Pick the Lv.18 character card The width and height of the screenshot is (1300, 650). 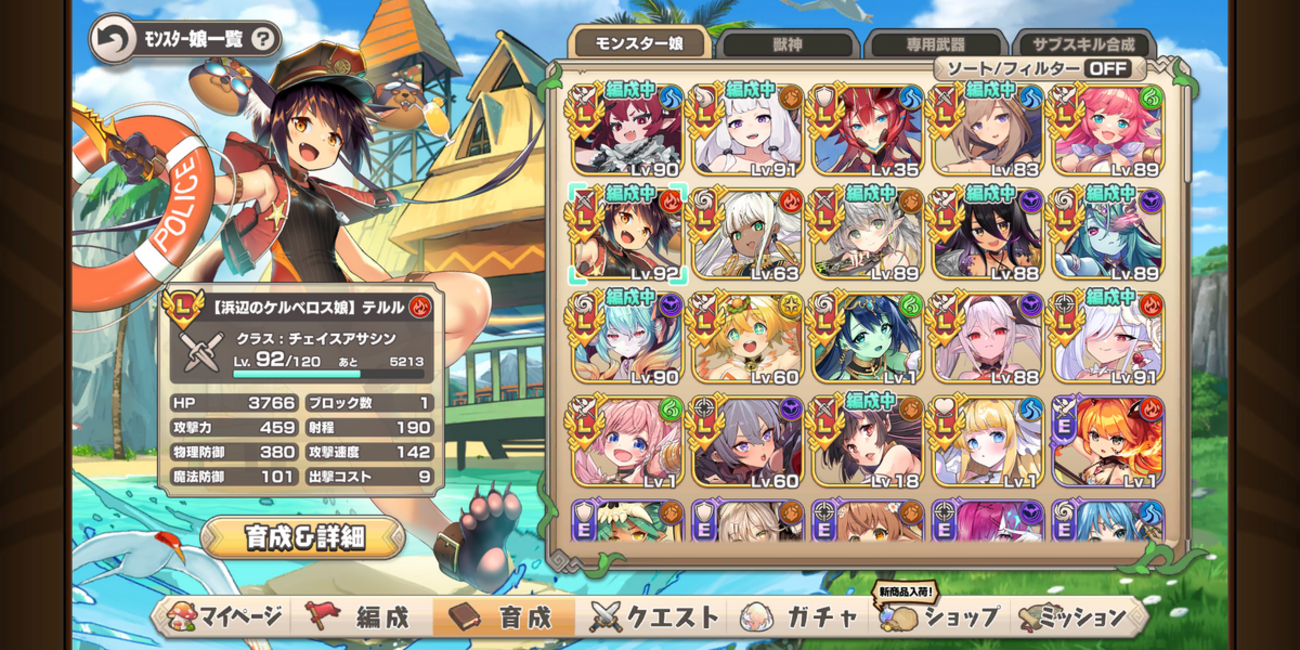pos(868,443)
